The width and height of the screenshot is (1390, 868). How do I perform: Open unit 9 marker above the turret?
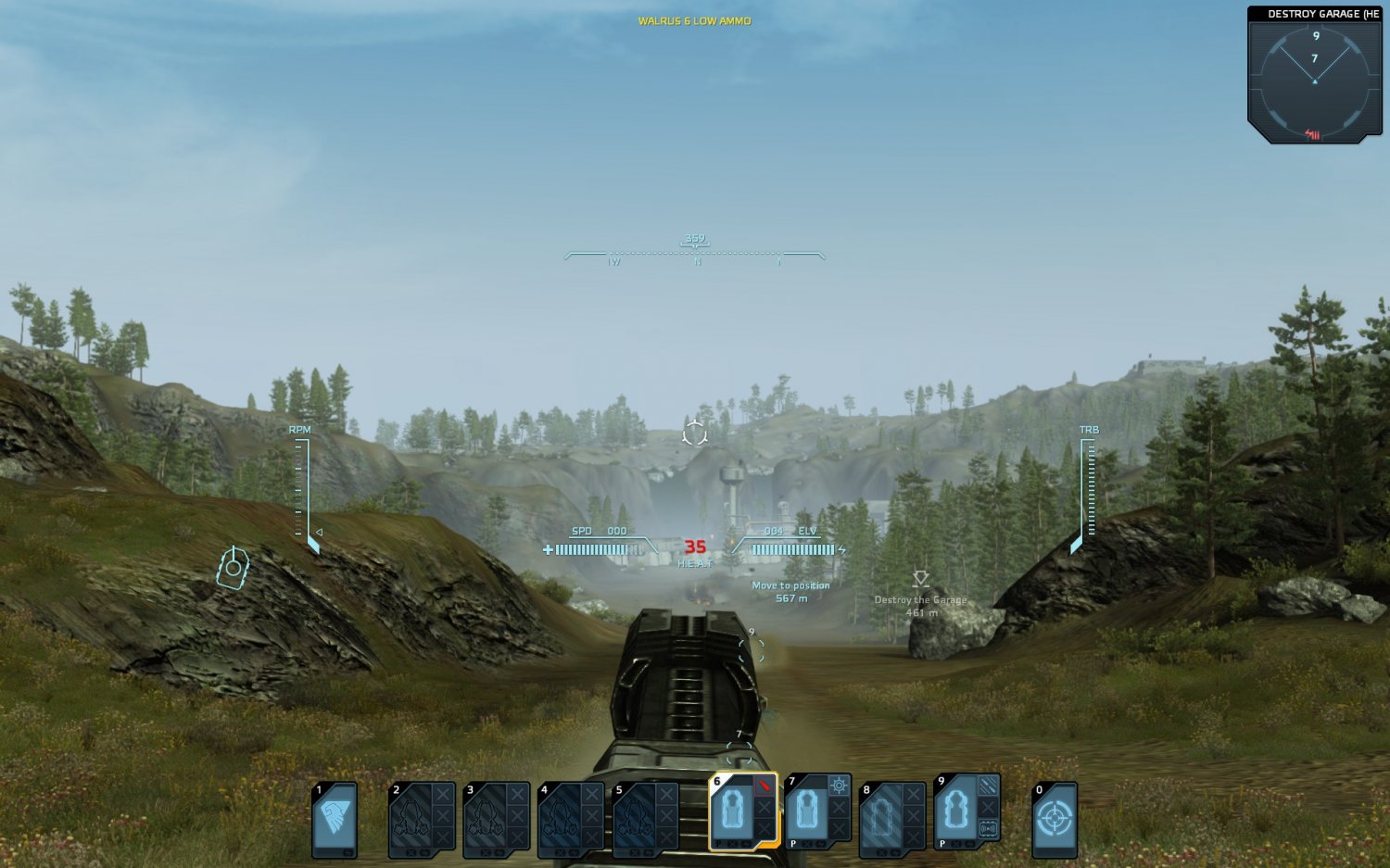[x=752, y=635]
